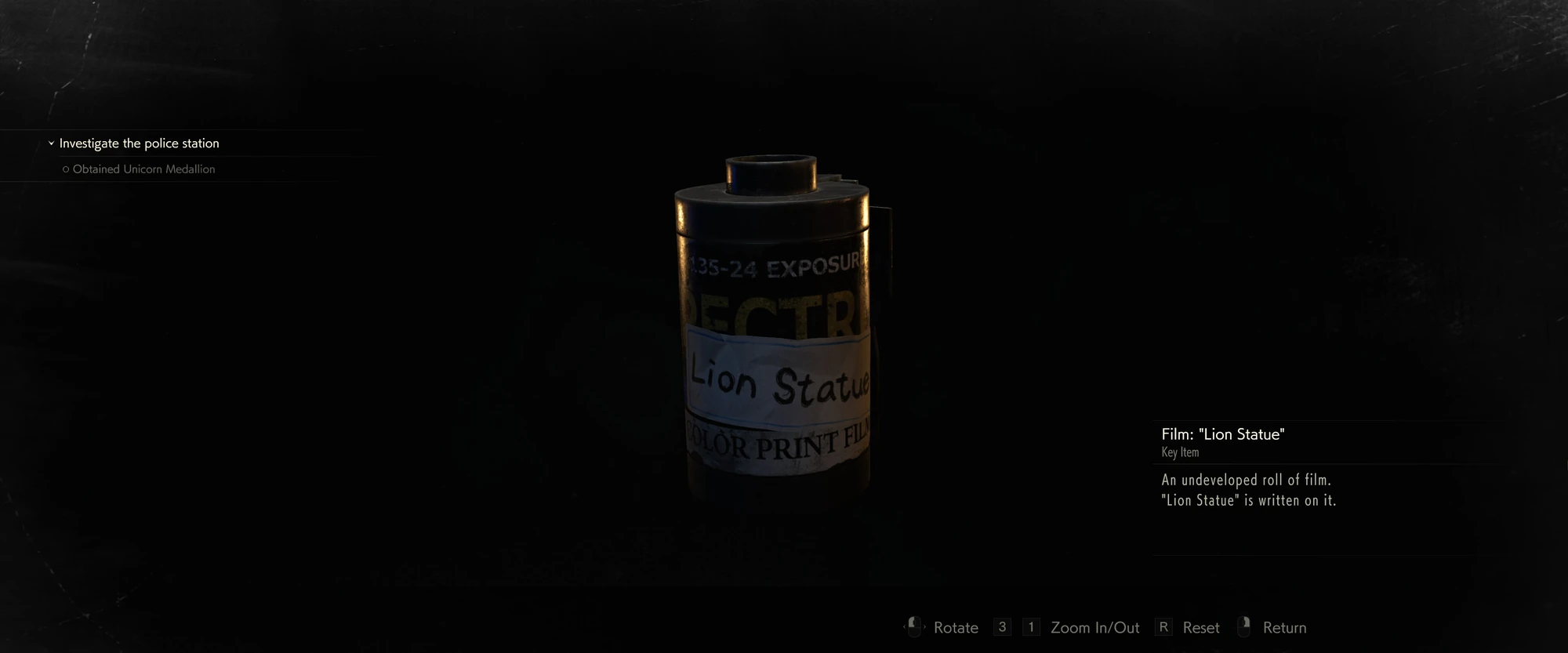Click the "1" key zoom-out prompt icon
This screenshot has width=1568, height=653.
coord(1032,626)
